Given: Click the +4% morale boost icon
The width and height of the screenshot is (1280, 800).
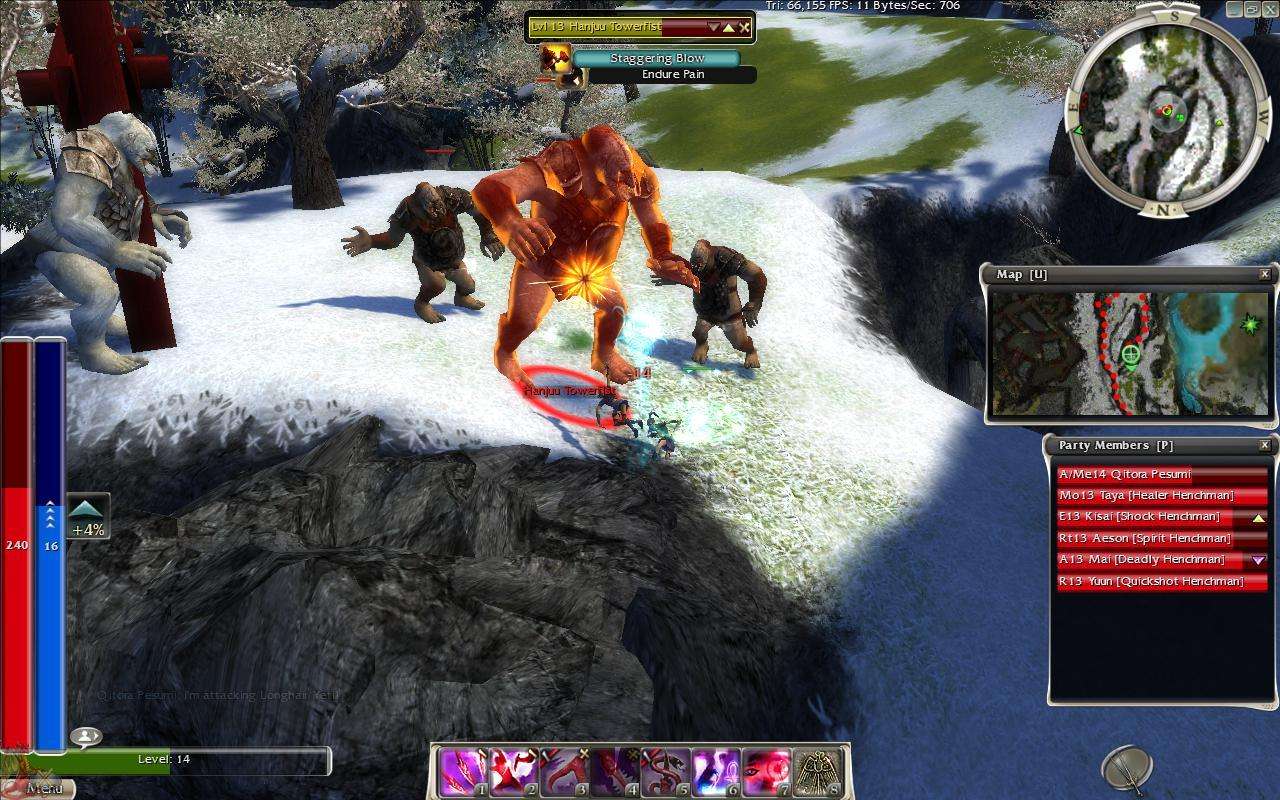Looking at the screenshot, I should (88, 517).
